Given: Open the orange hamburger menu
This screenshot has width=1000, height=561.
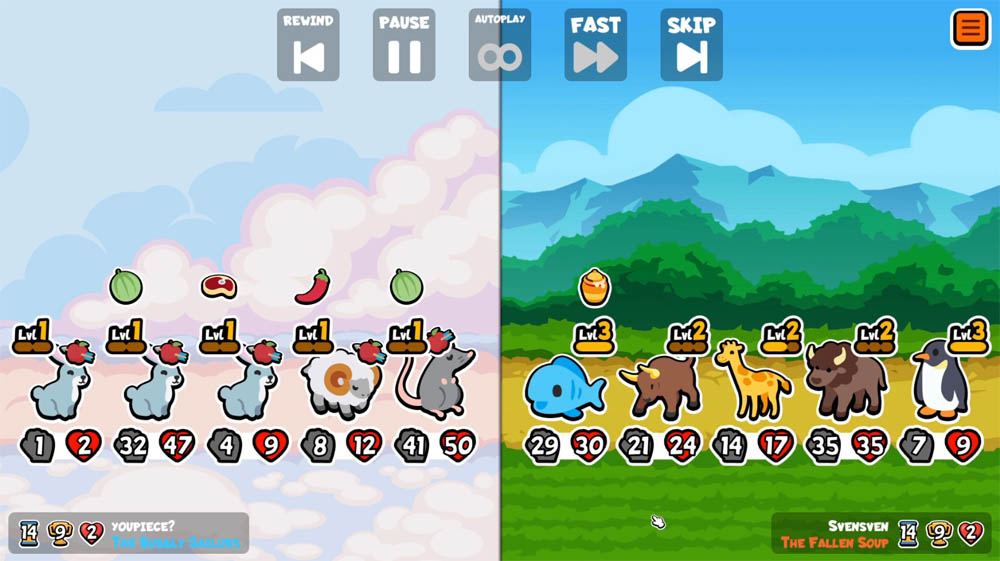Looking at the screenshot, I should [970, 28].
